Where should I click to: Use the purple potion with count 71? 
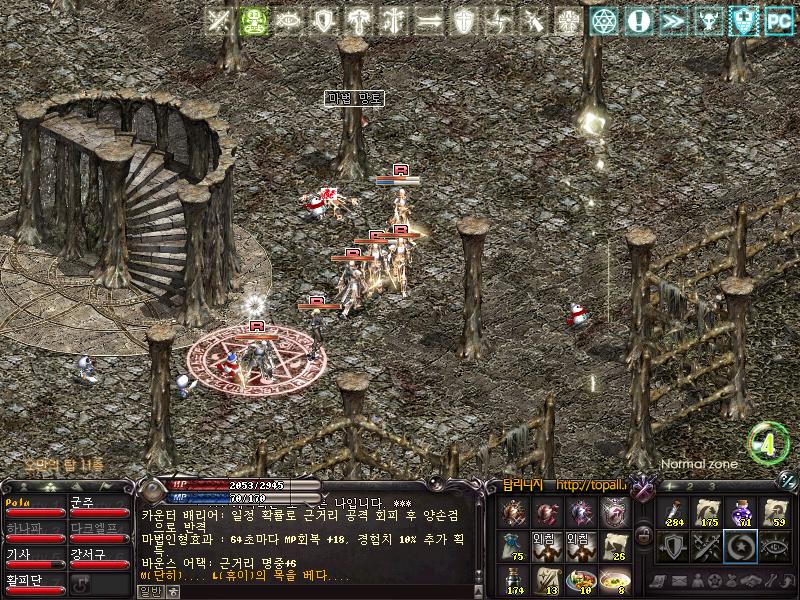coord(741,512)
